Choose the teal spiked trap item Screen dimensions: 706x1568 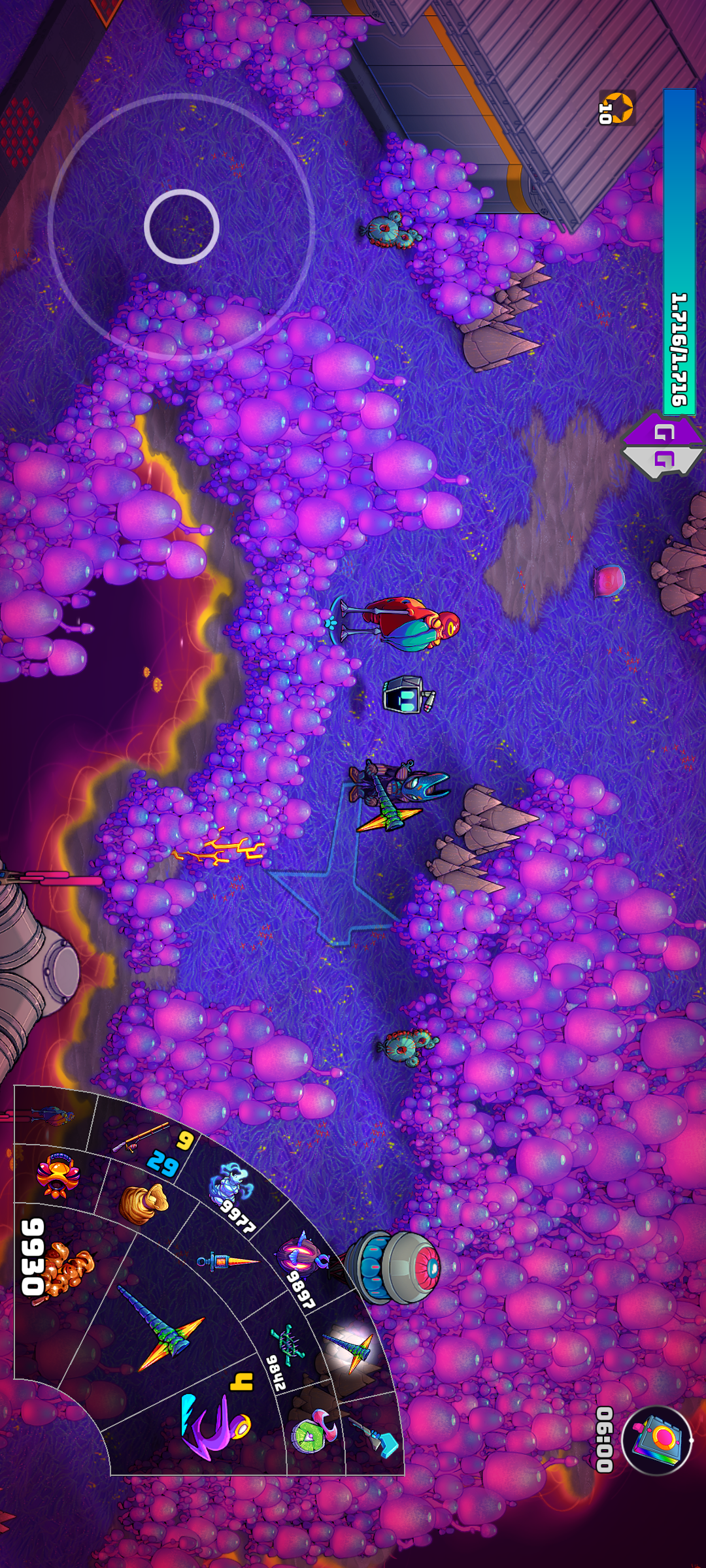coord(288,1341)
